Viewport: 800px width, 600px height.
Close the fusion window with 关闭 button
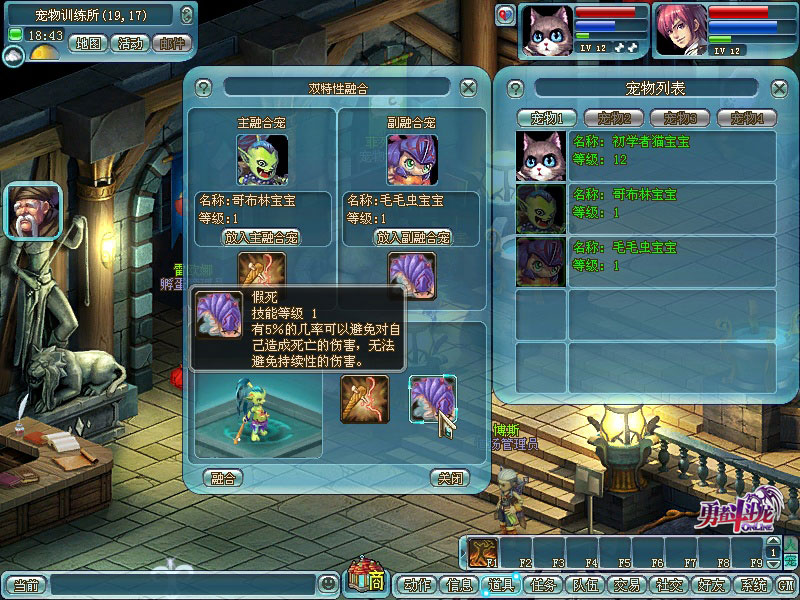coord(449,478)
